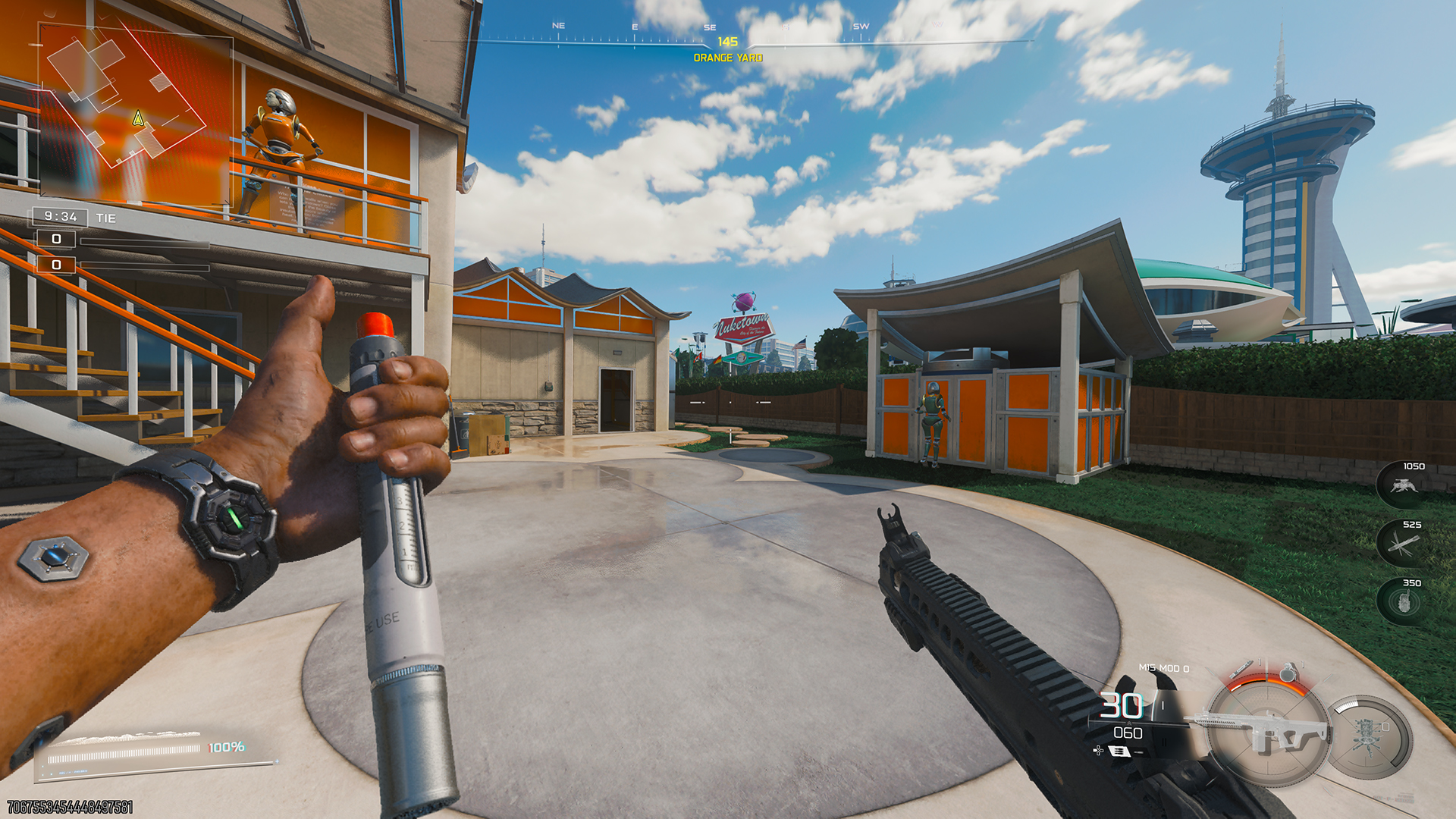Select the SE marker on the compass bar
This screenshot has height=819, width=1456.
coord(708,27)
